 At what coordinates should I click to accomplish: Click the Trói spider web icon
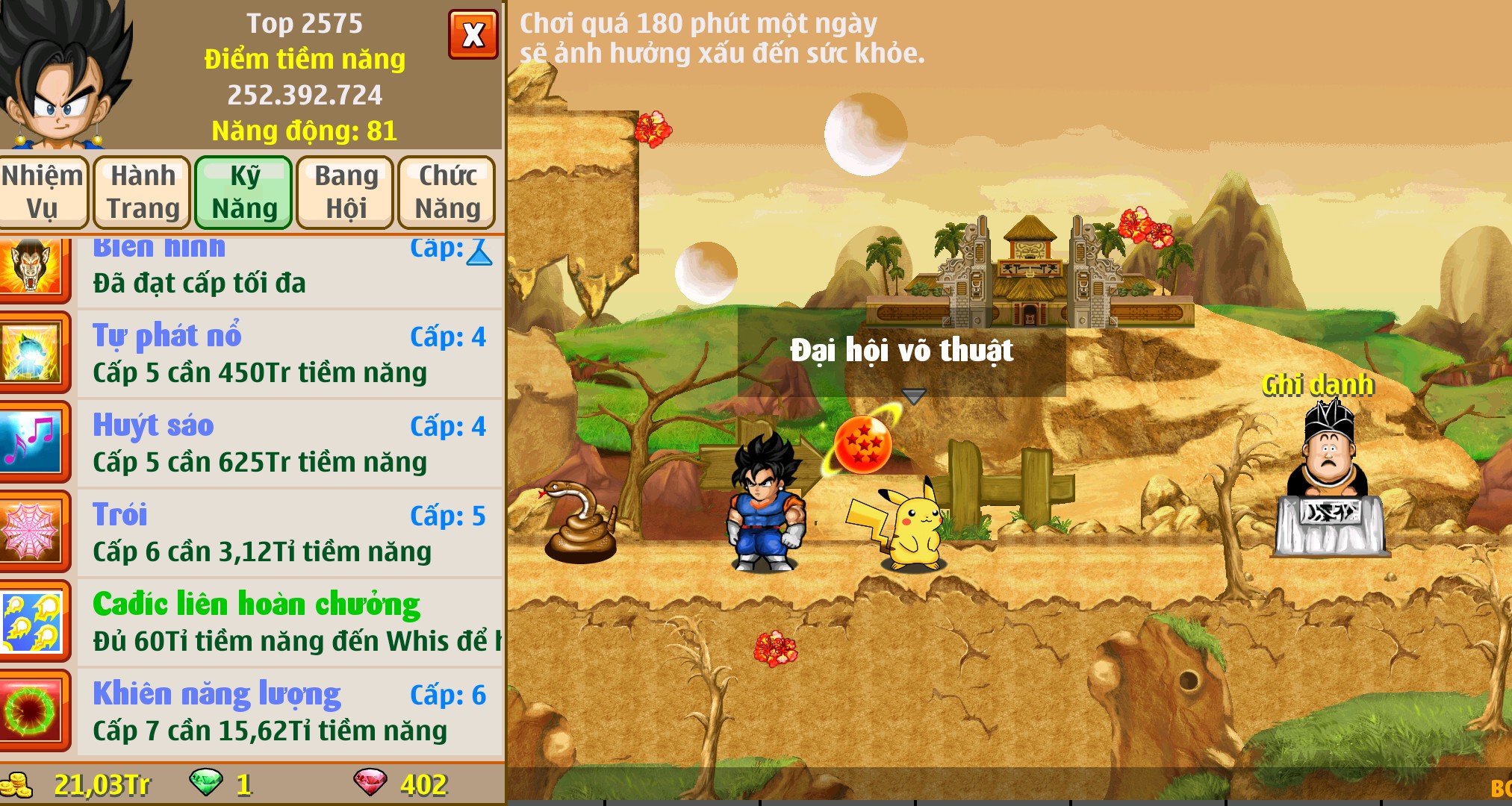31,532
